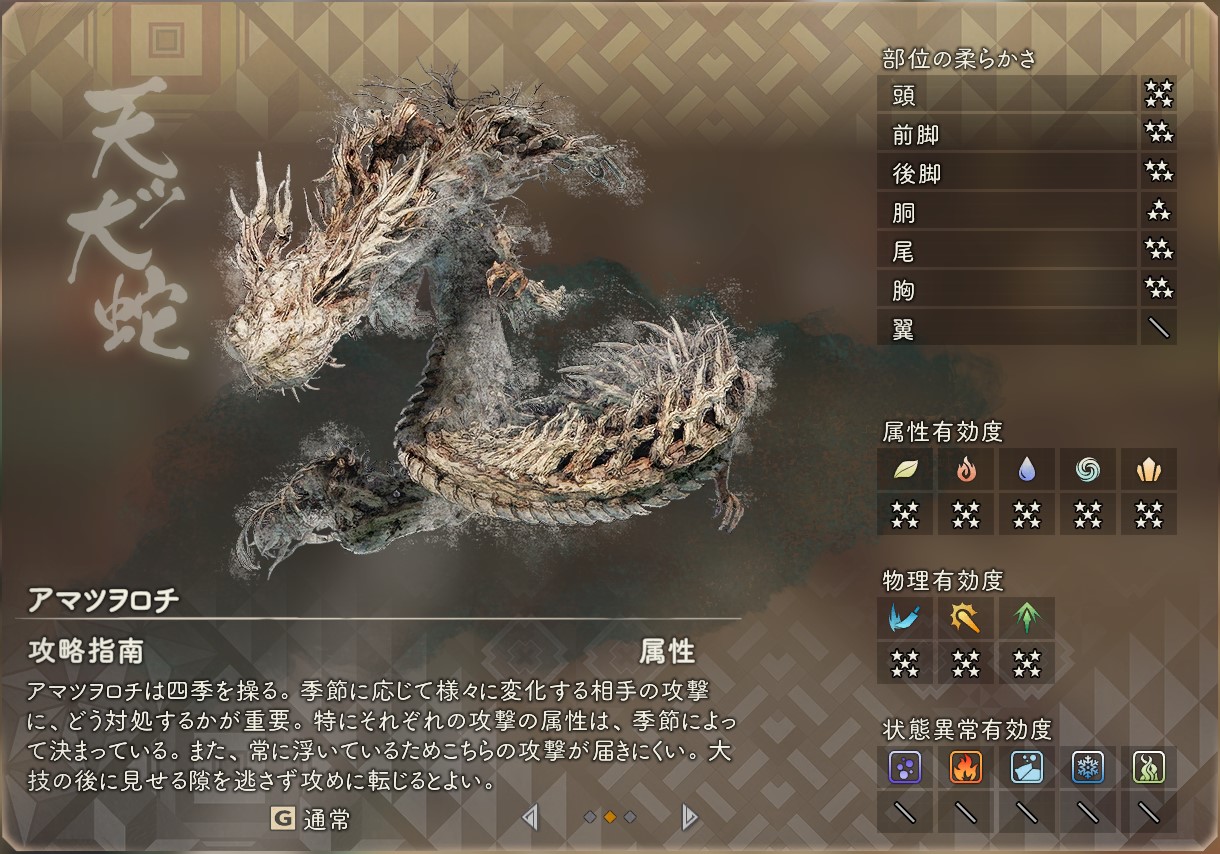Highlight the 胴 body part row
The image size is (1220, 854).
tap(1006, 212)
